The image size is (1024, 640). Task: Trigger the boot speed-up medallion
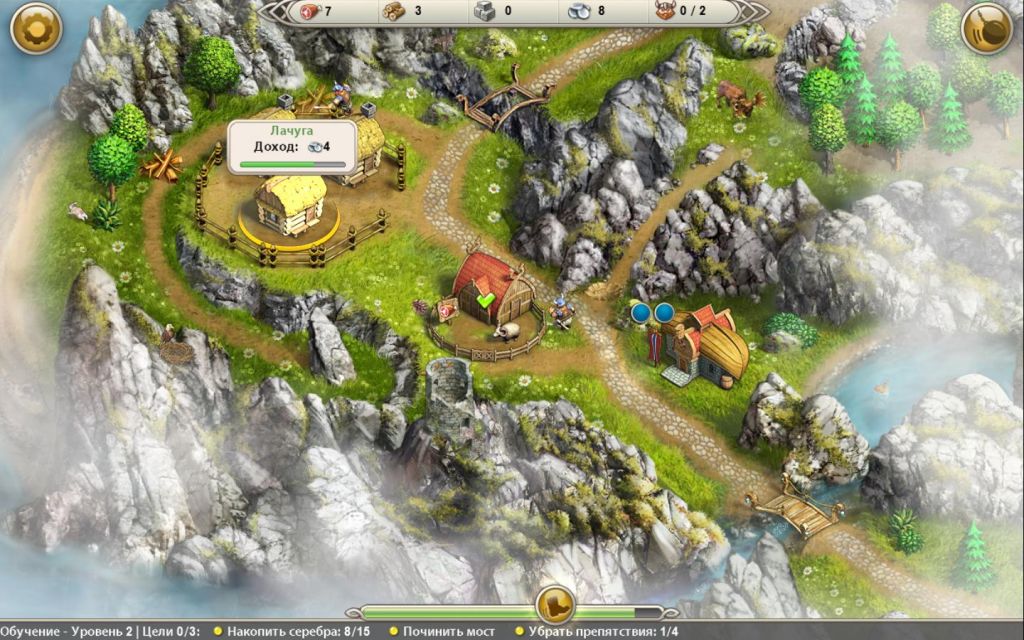554,604
